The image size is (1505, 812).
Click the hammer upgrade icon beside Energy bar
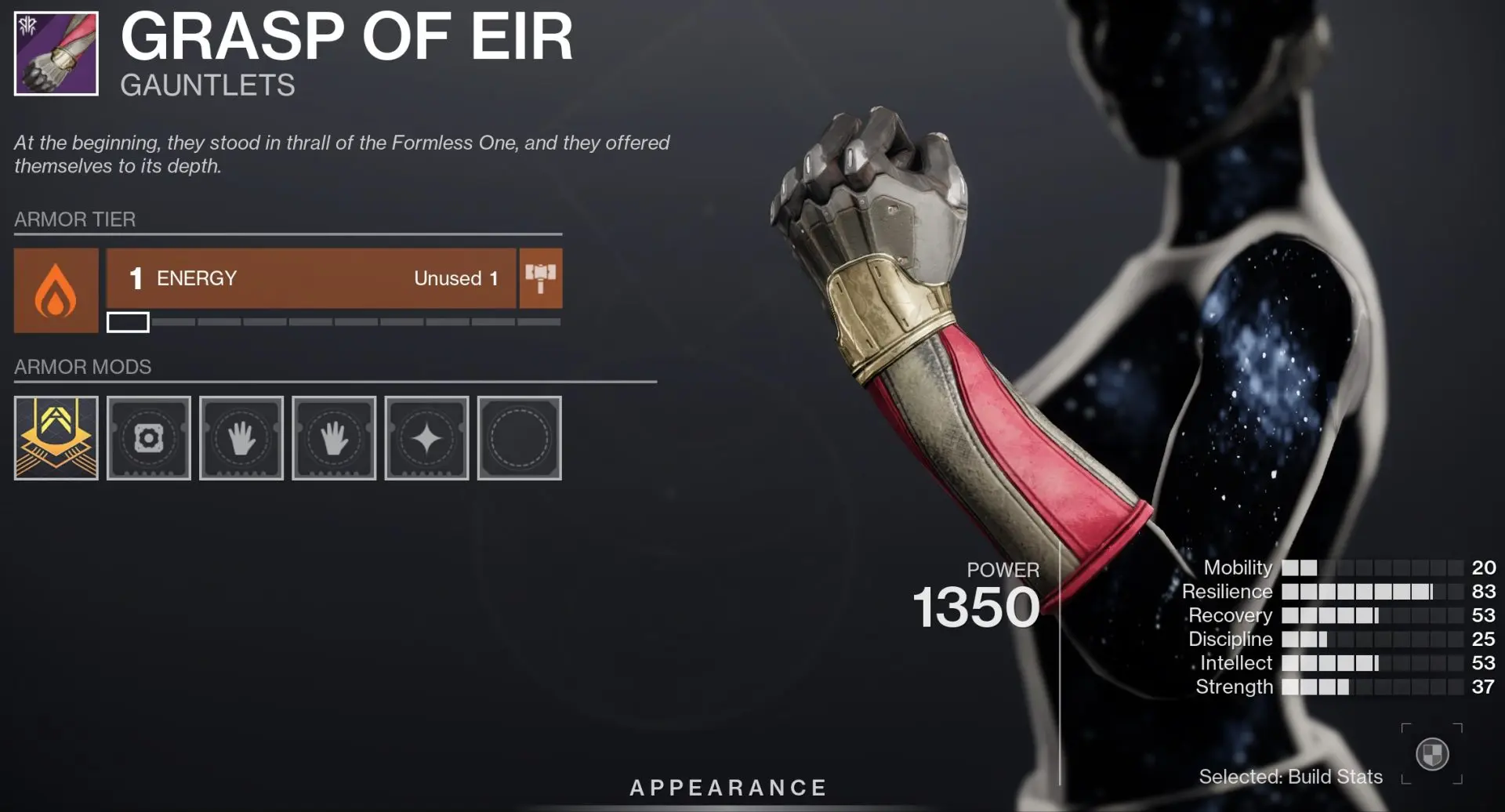[540, 278]
